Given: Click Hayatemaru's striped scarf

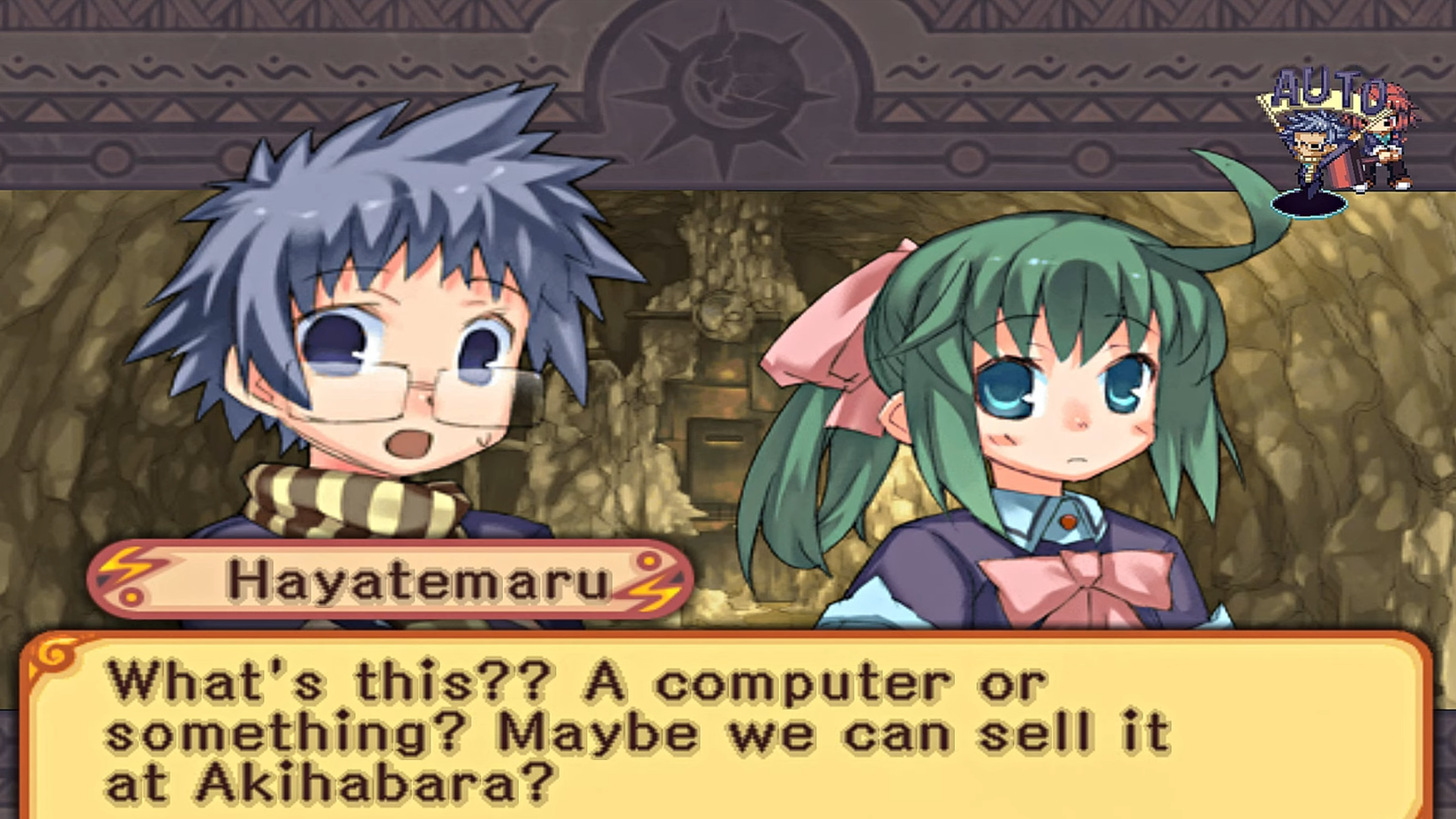Looking at the screenshot, I should point(344,503).
